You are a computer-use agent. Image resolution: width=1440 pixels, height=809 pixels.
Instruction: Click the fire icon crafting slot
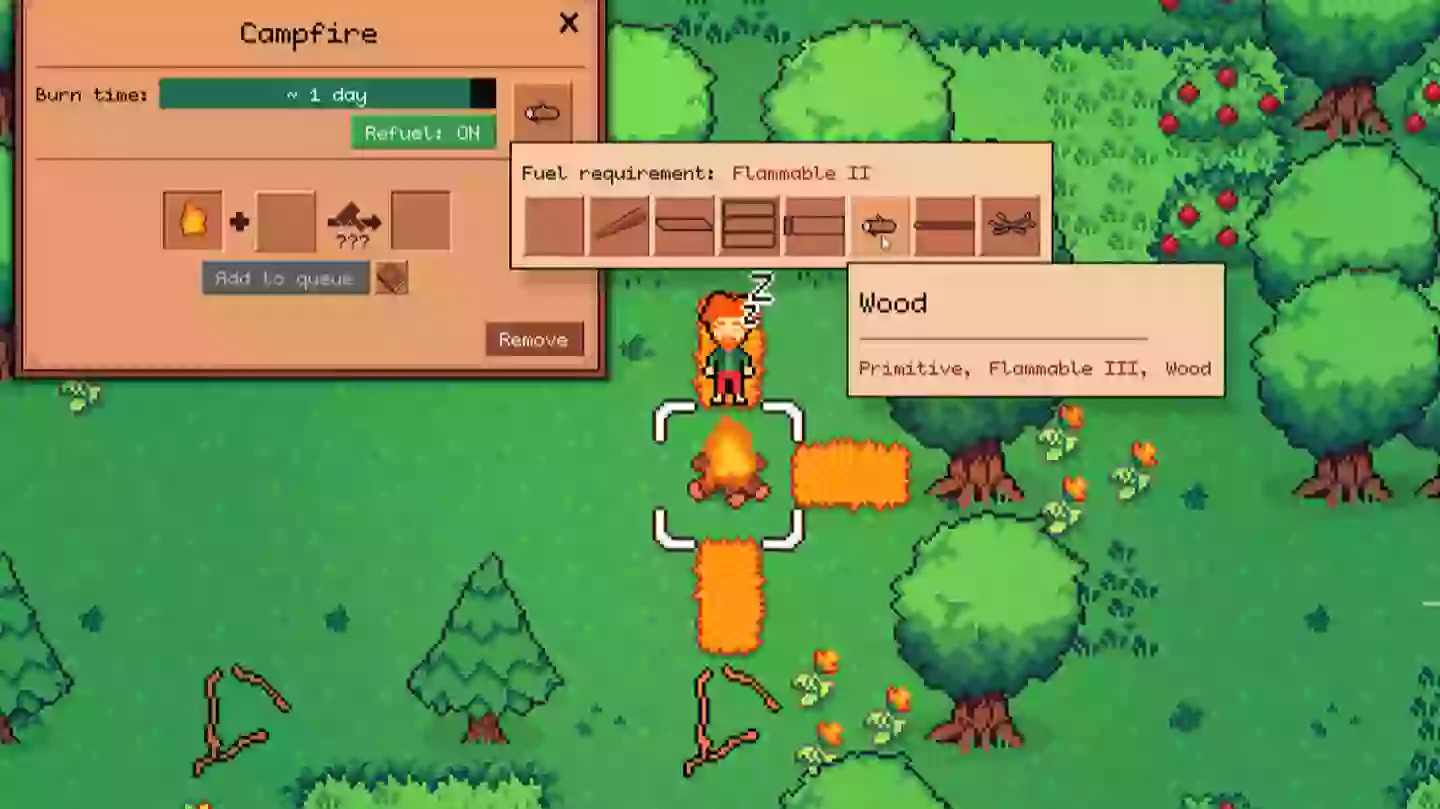(x=192, y=219)
